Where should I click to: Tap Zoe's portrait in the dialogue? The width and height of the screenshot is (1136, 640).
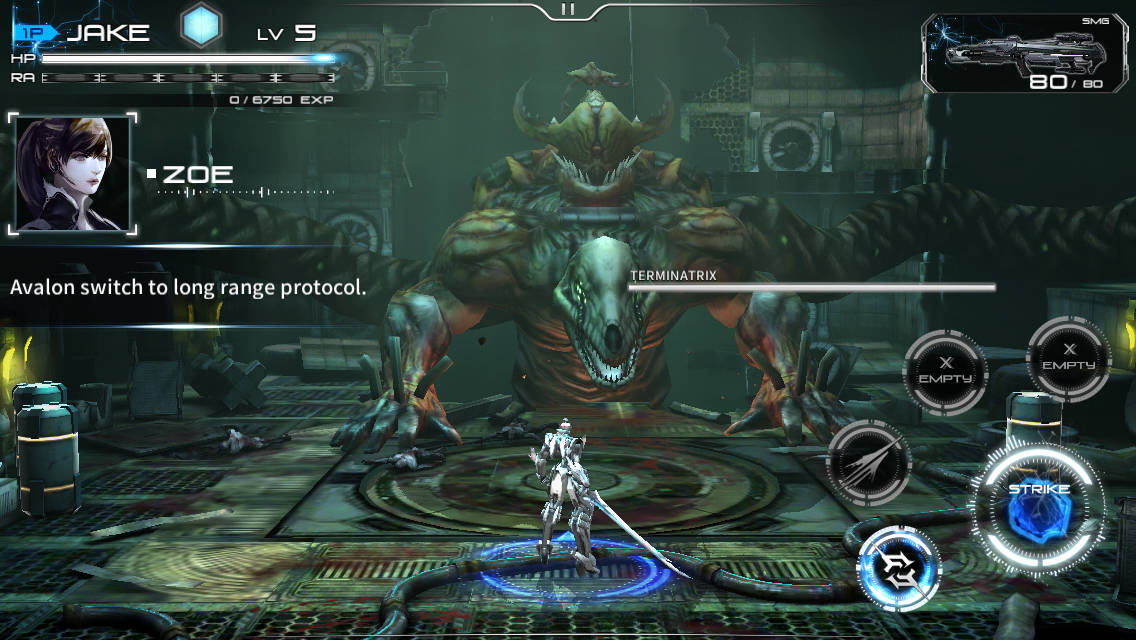[x=72, y=174]
